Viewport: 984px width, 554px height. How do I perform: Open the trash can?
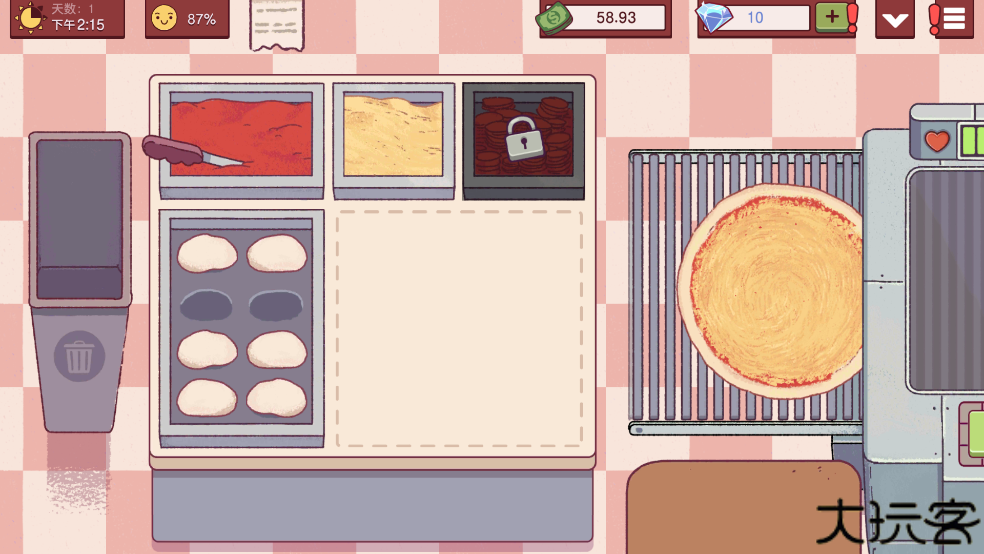click(80, 357)
